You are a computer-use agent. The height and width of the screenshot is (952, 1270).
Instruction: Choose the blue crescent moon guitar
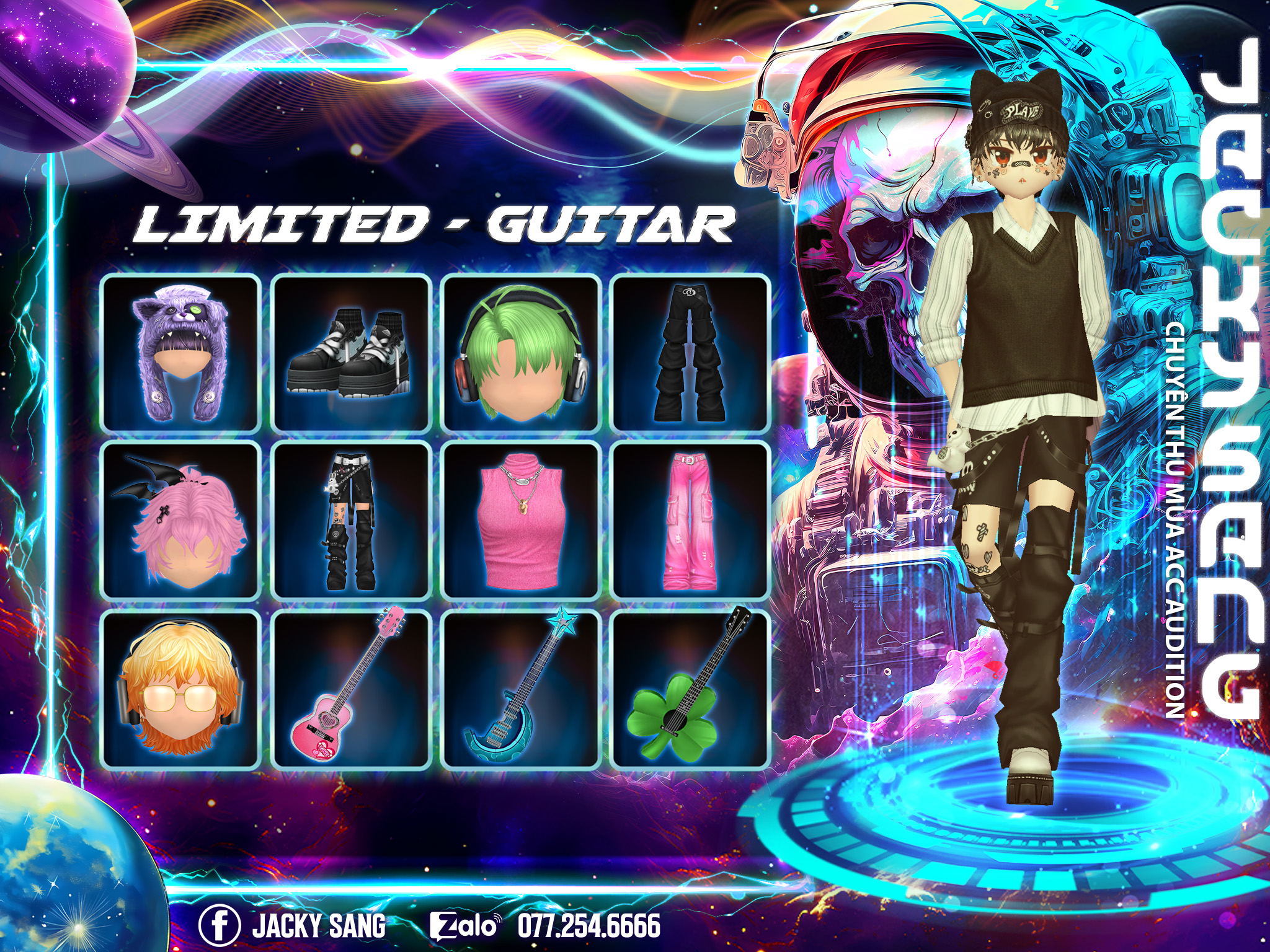click(520, 689)
